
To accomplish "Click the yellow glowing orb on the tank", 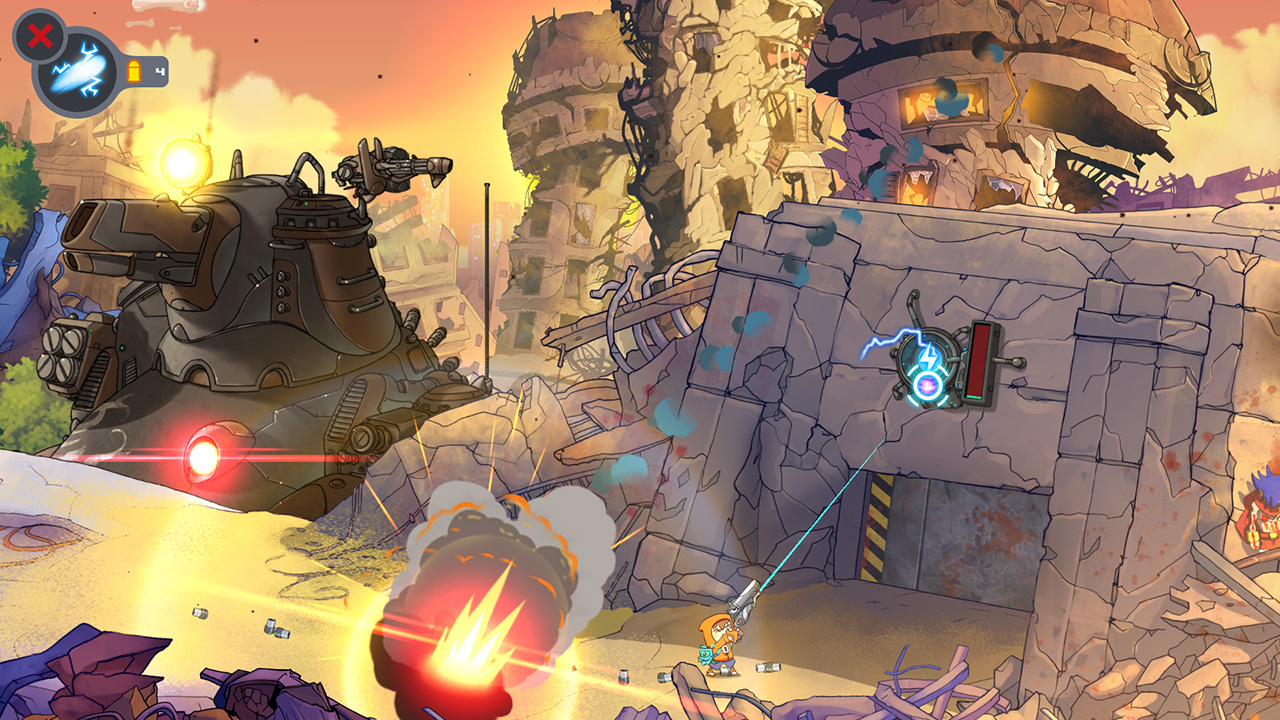I will coord(183,160).
